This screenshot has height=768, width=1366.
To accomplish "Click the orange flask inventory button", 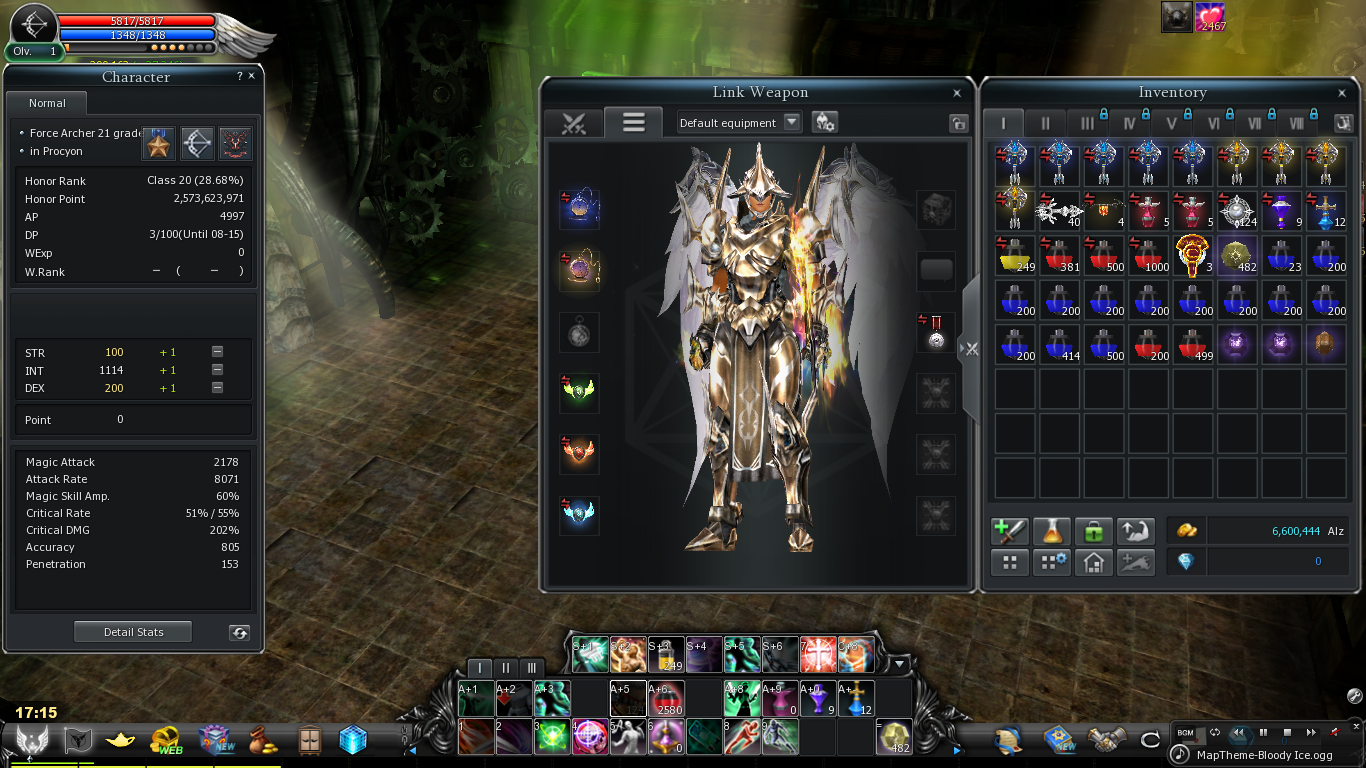I will click(1051, 531).
